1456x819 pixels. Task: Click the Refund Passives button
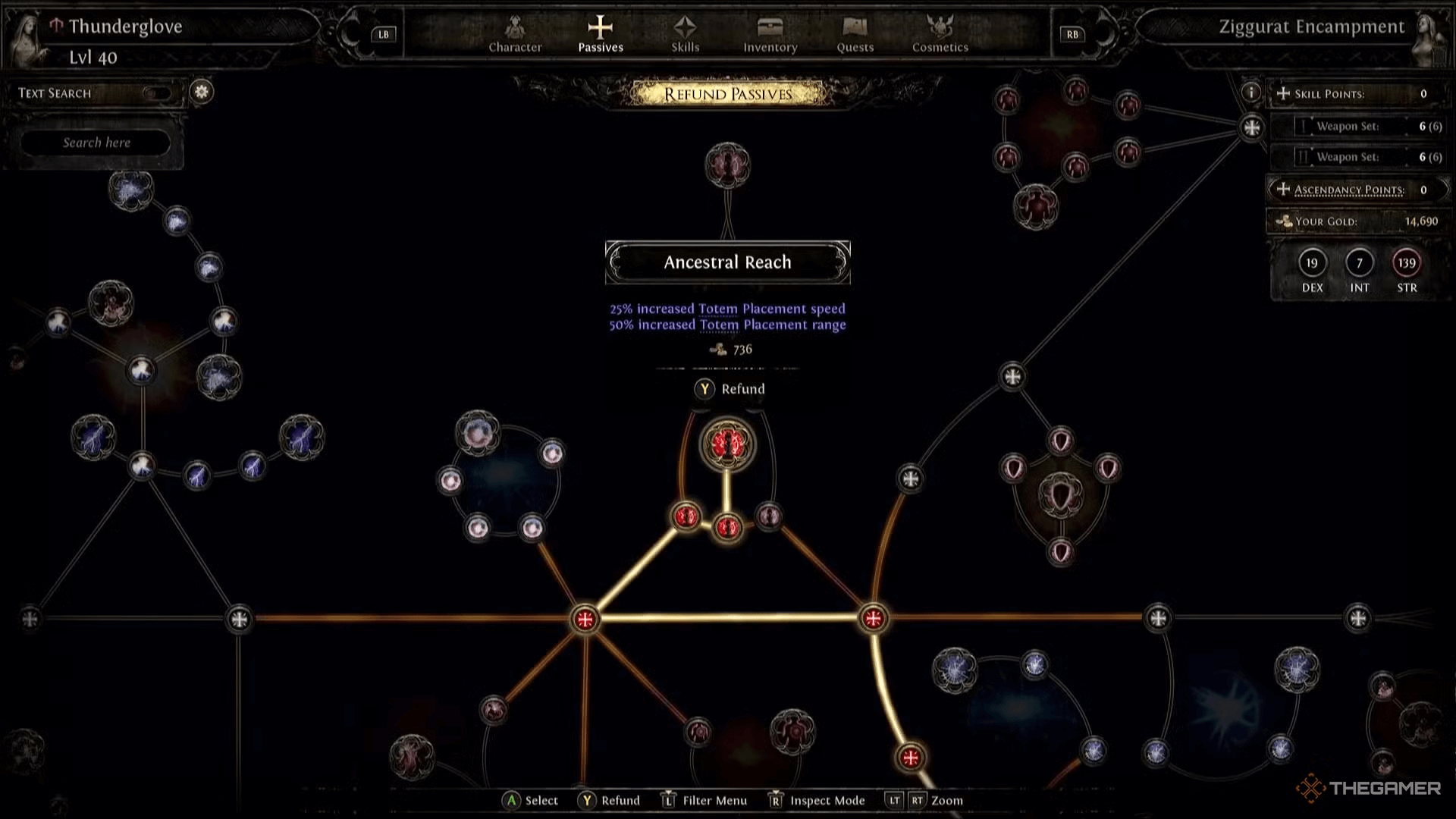pos(727,94)
